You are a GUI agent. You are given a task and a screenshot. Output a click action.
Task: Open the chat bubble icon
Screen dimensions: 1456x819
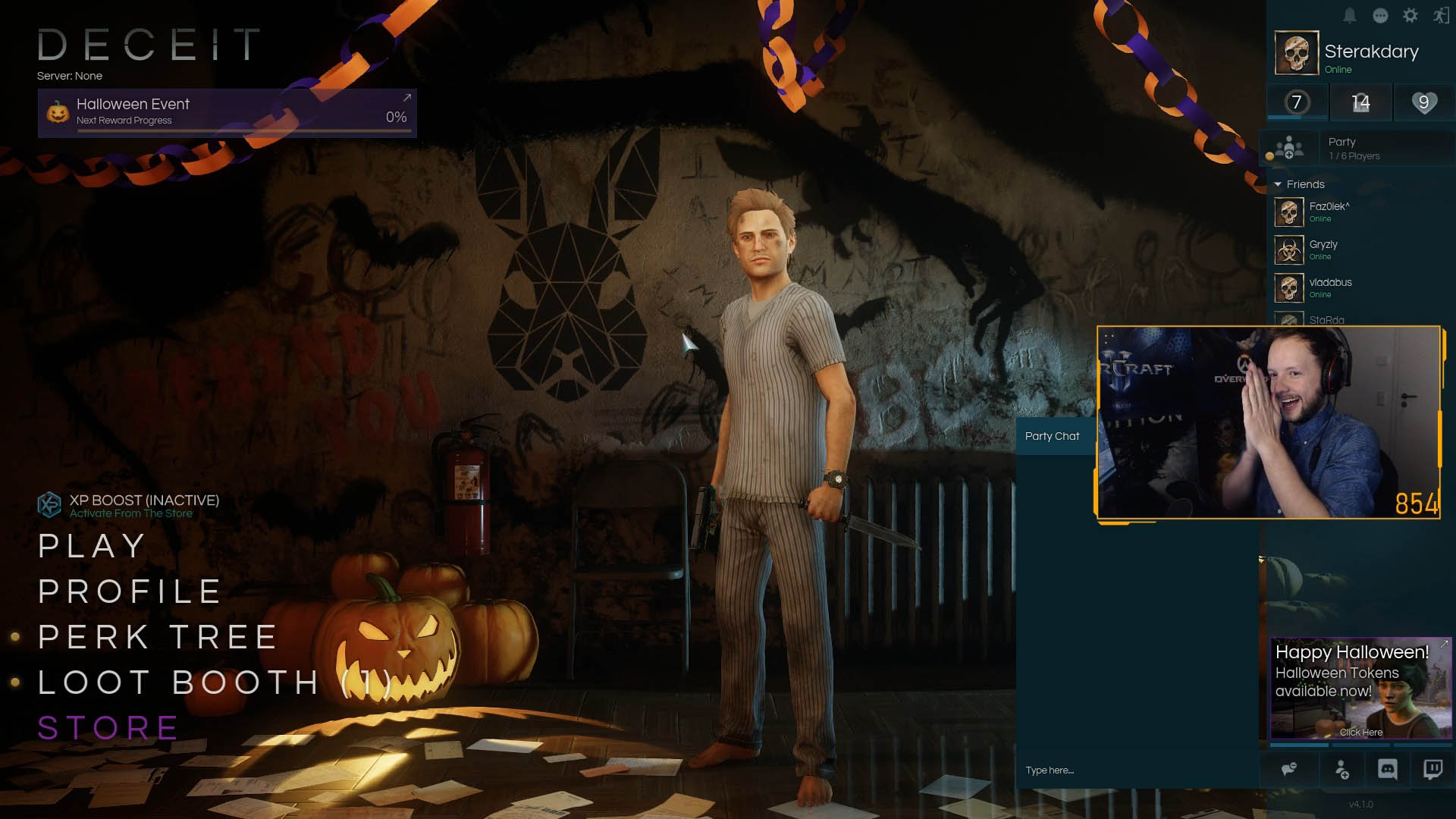click(1380, 16)
